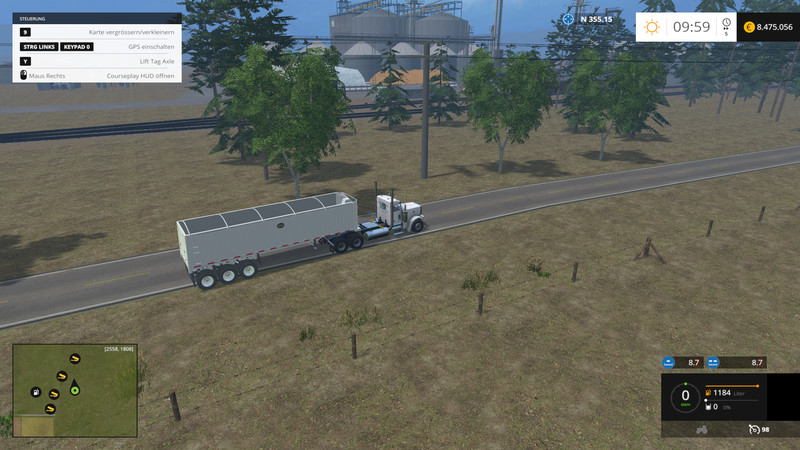
Task: Toggle the time acceleration clock icon
Action: point(726,25)
